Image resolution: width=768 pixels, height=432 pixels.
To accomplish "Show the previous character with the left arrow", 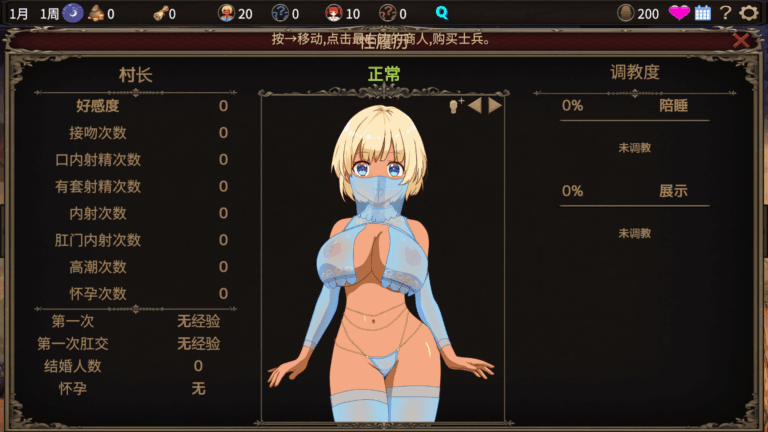I will (475, 105).
